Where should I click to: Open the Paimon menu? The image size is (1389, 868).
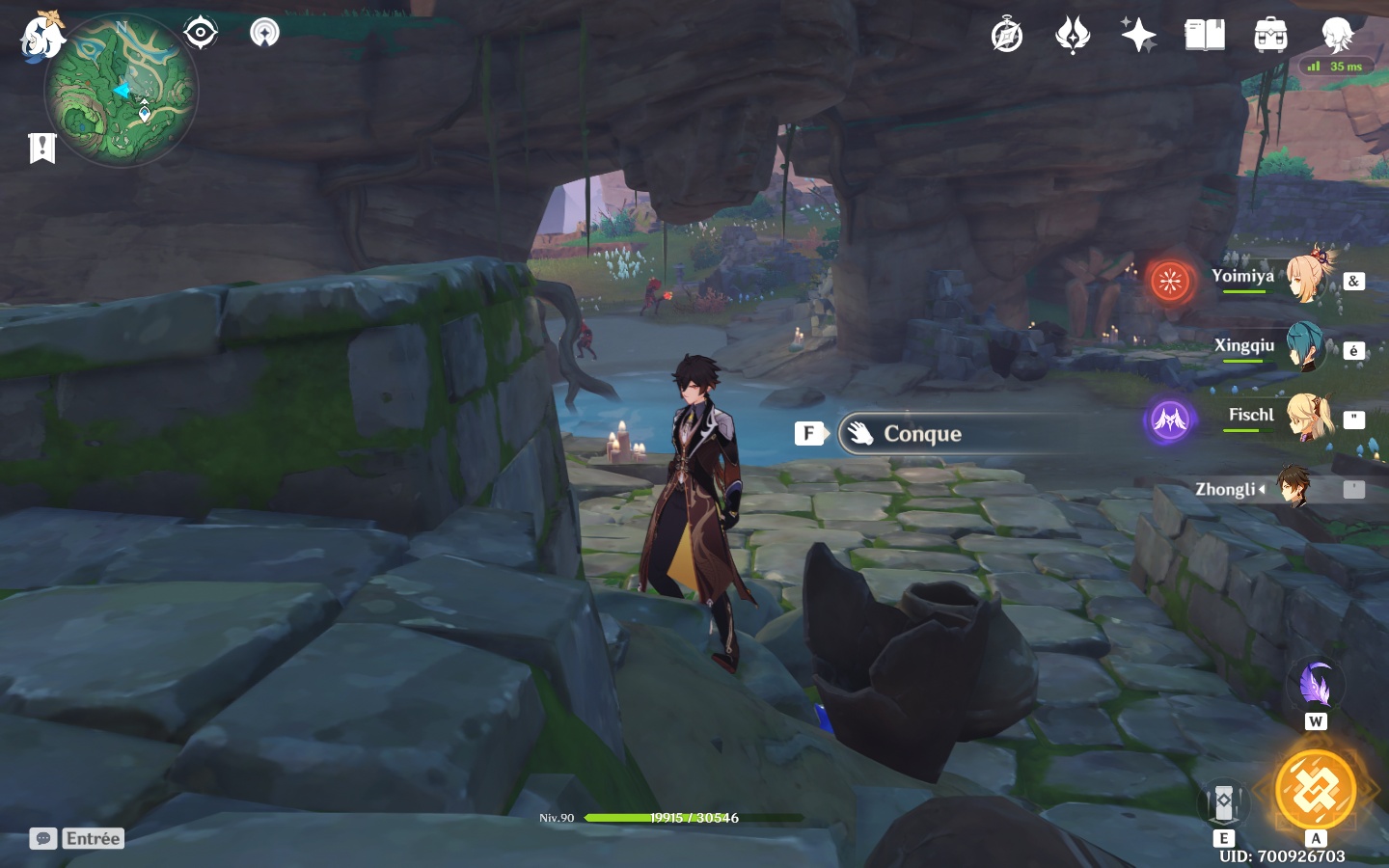pos(41,37)
